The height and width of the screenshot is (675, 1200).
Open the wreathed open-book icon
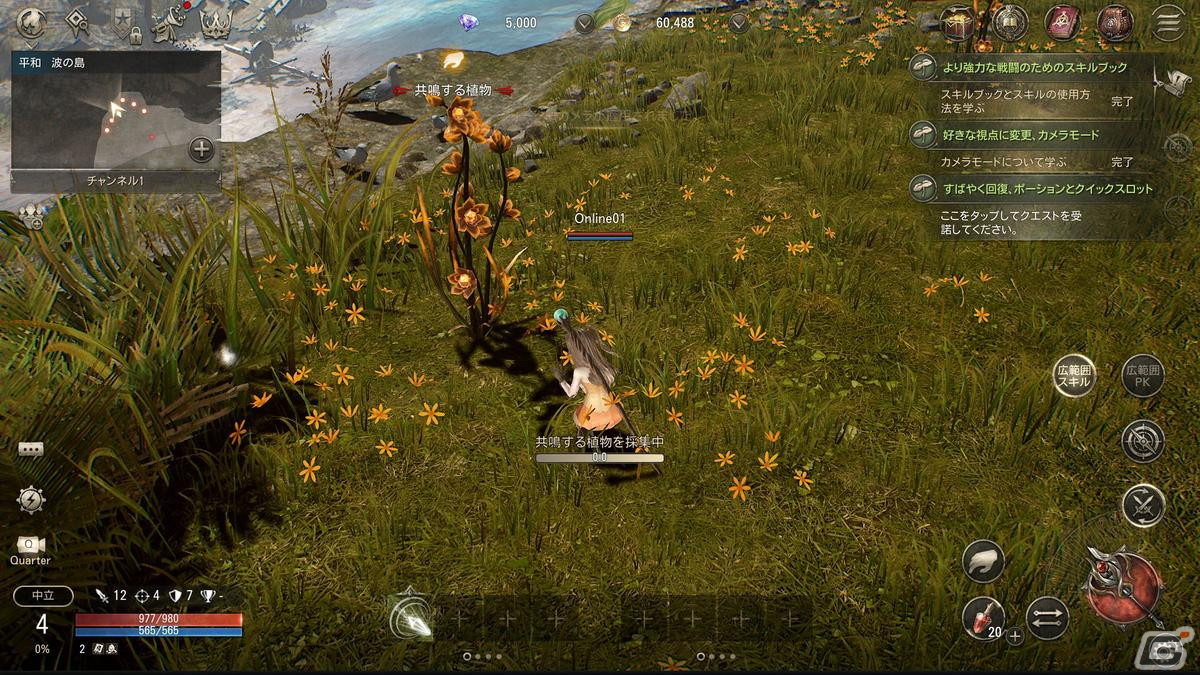pos(1010,22)
